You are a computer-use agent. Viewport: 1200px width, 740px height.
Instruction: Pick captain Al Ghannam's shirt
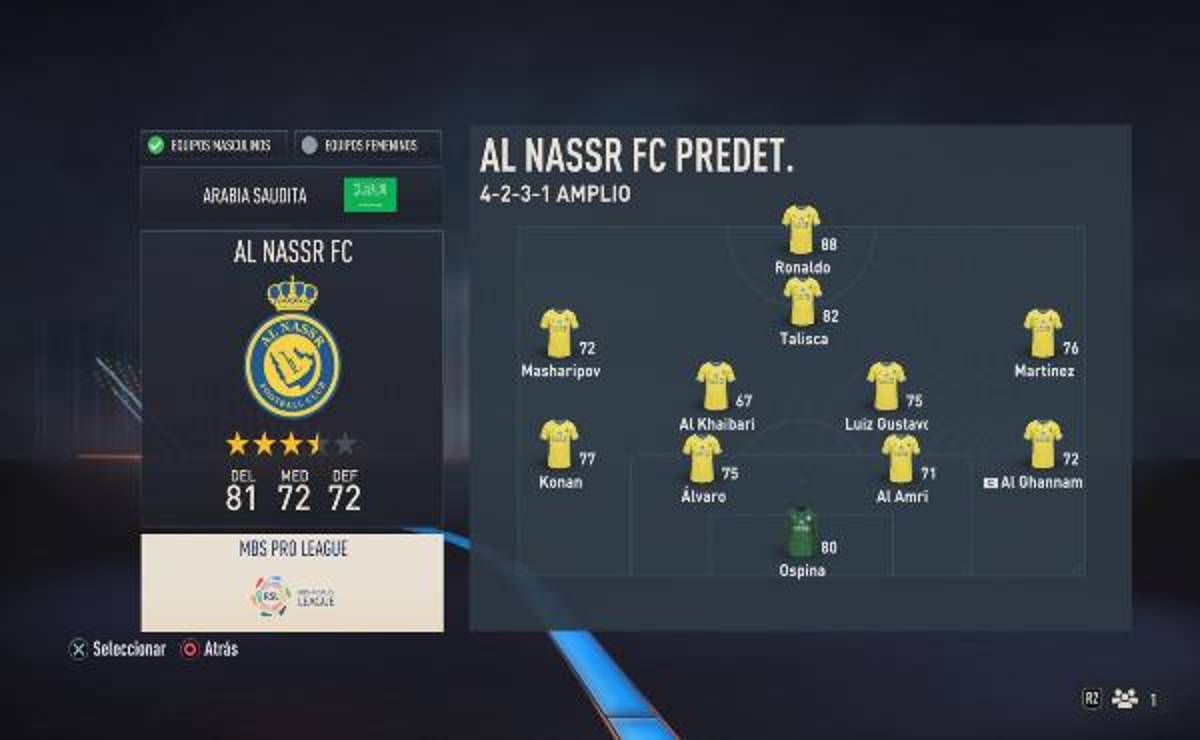pyautogui.click(x=1042, y=444)
